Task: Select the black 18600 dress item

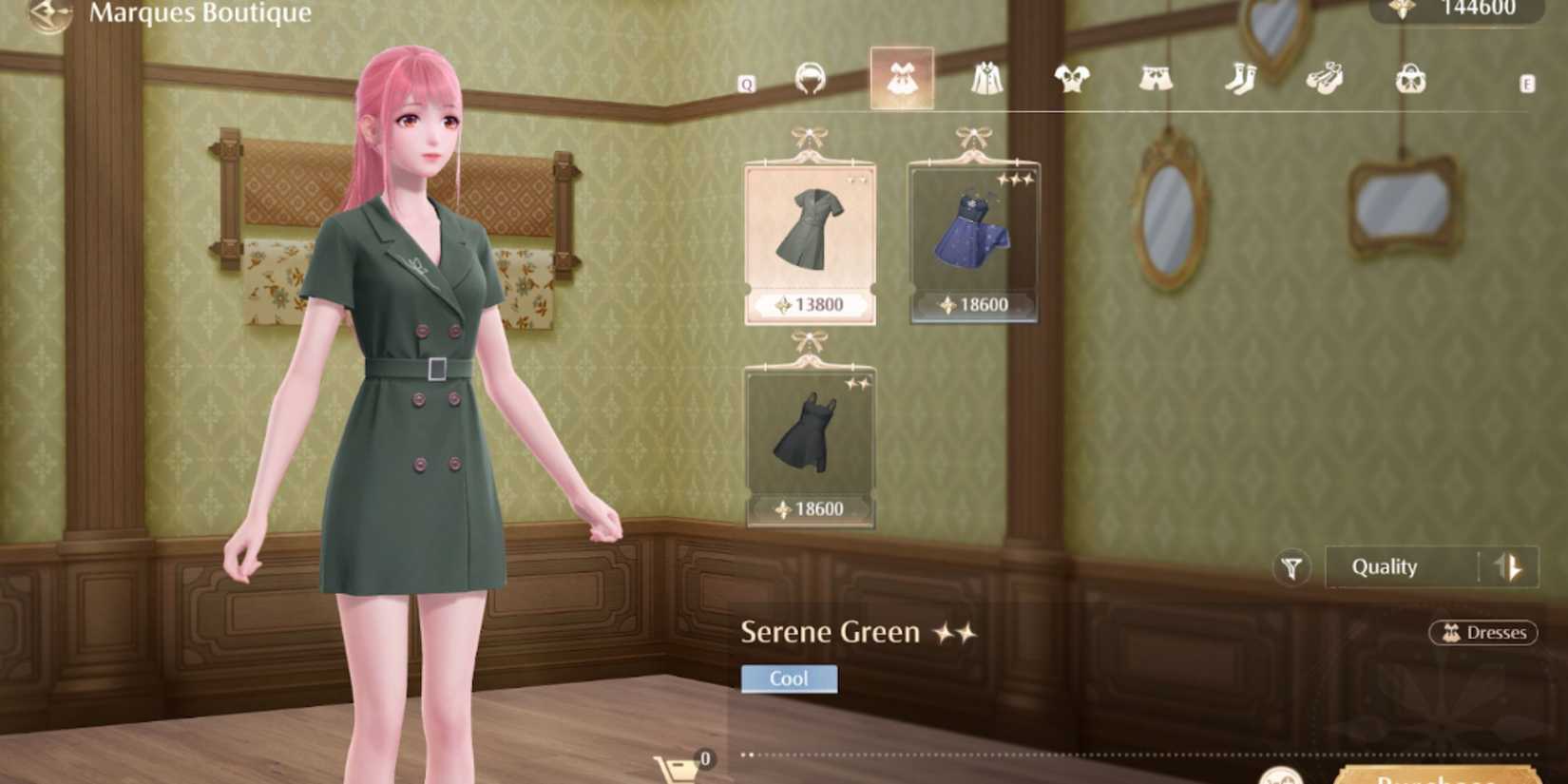Action: (x=809, y=437)
